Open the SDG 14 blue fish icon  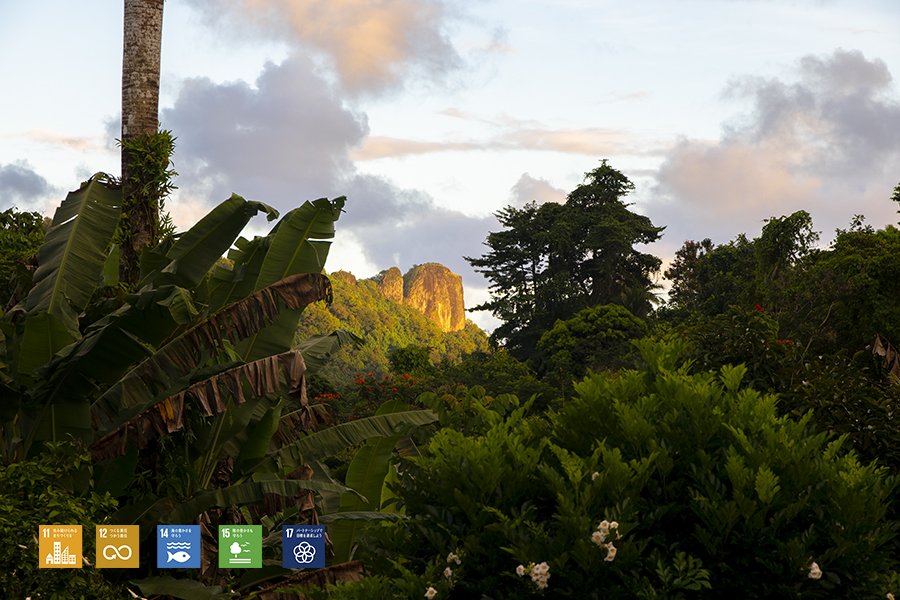coord(178,547)
